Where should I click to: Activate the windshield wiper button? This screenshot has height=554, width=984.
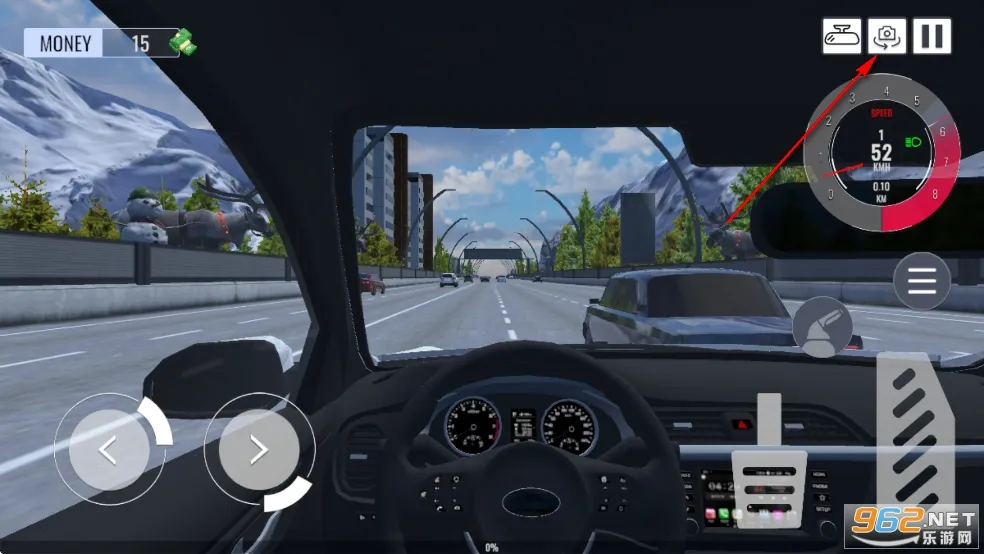coord(822,327)
